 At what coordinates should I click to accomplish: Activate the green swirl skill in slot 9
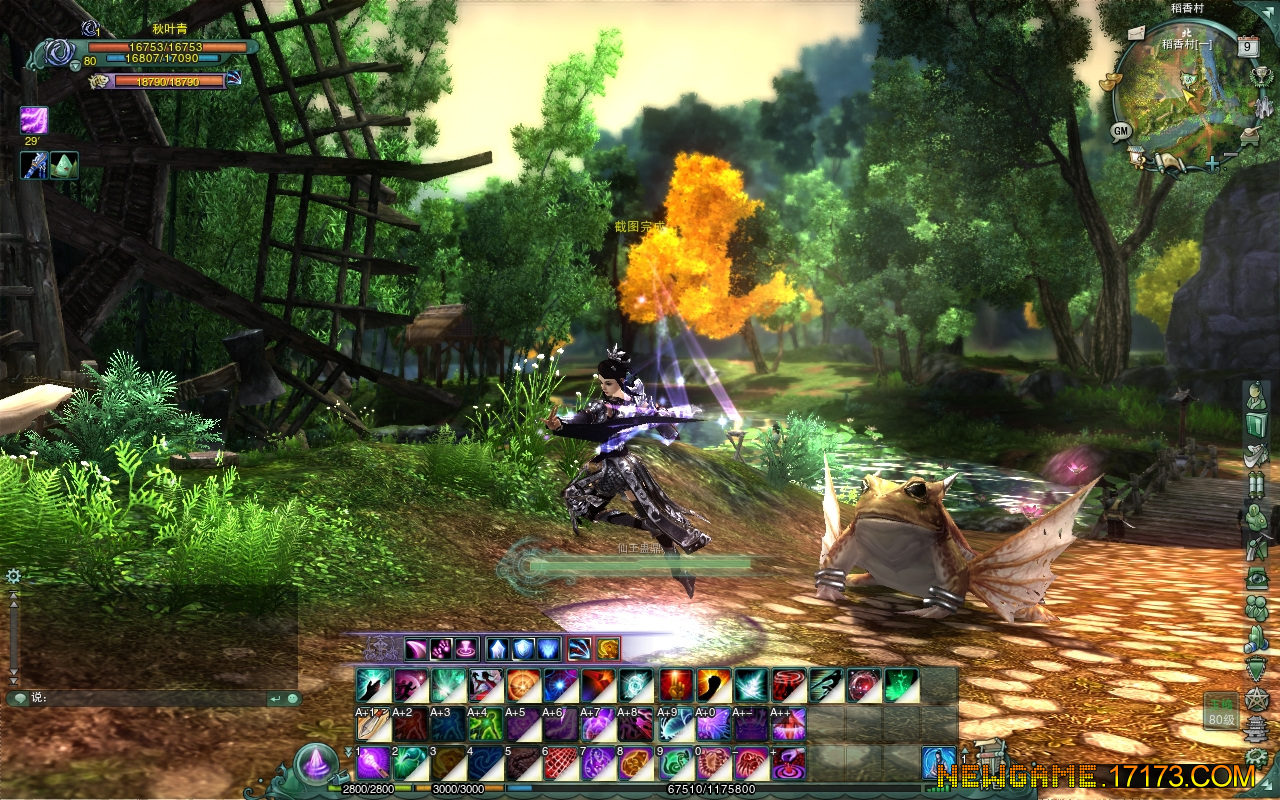coord(675,763)
